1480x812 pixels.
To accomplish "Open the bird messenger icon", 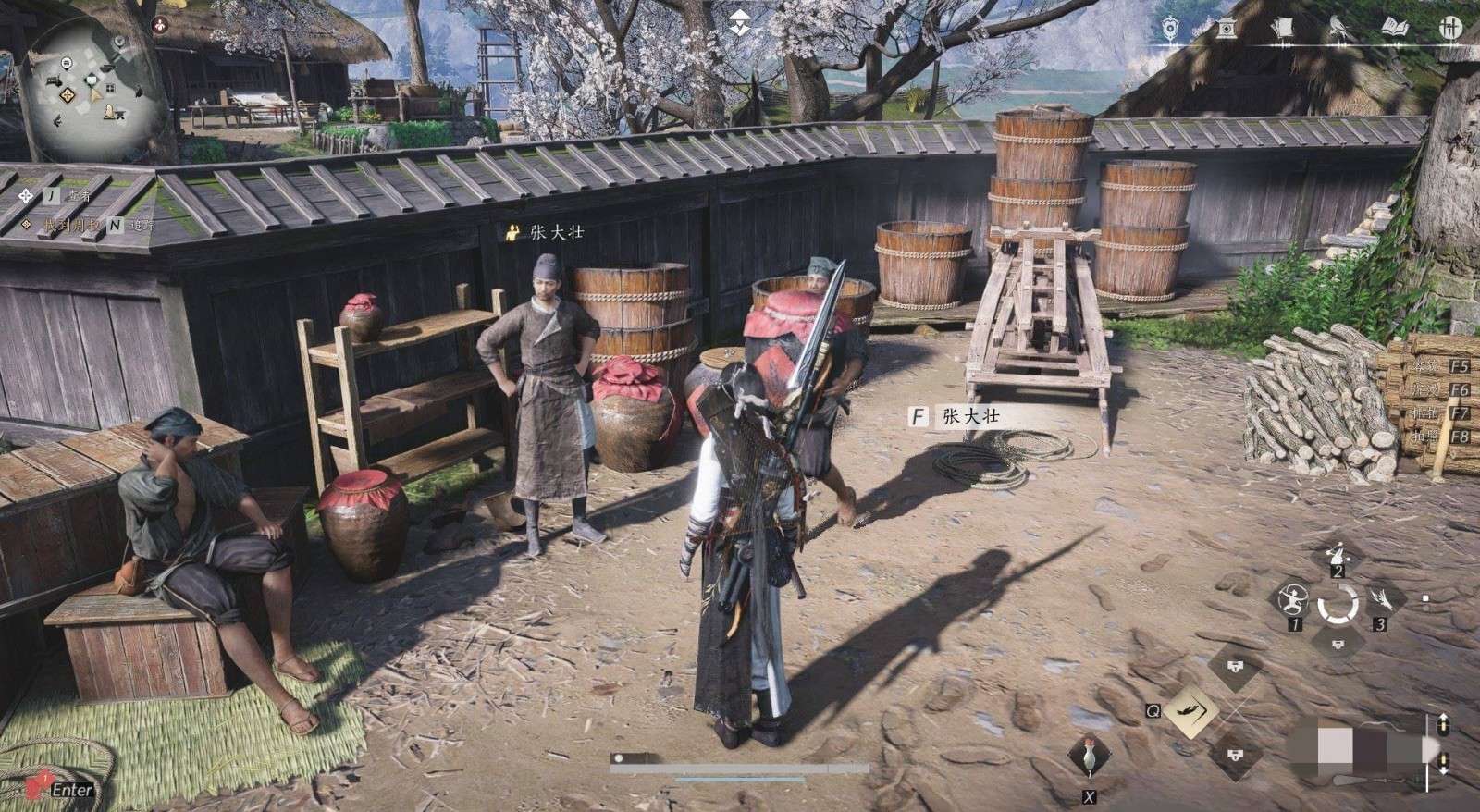I will [x=1338, y=29].
